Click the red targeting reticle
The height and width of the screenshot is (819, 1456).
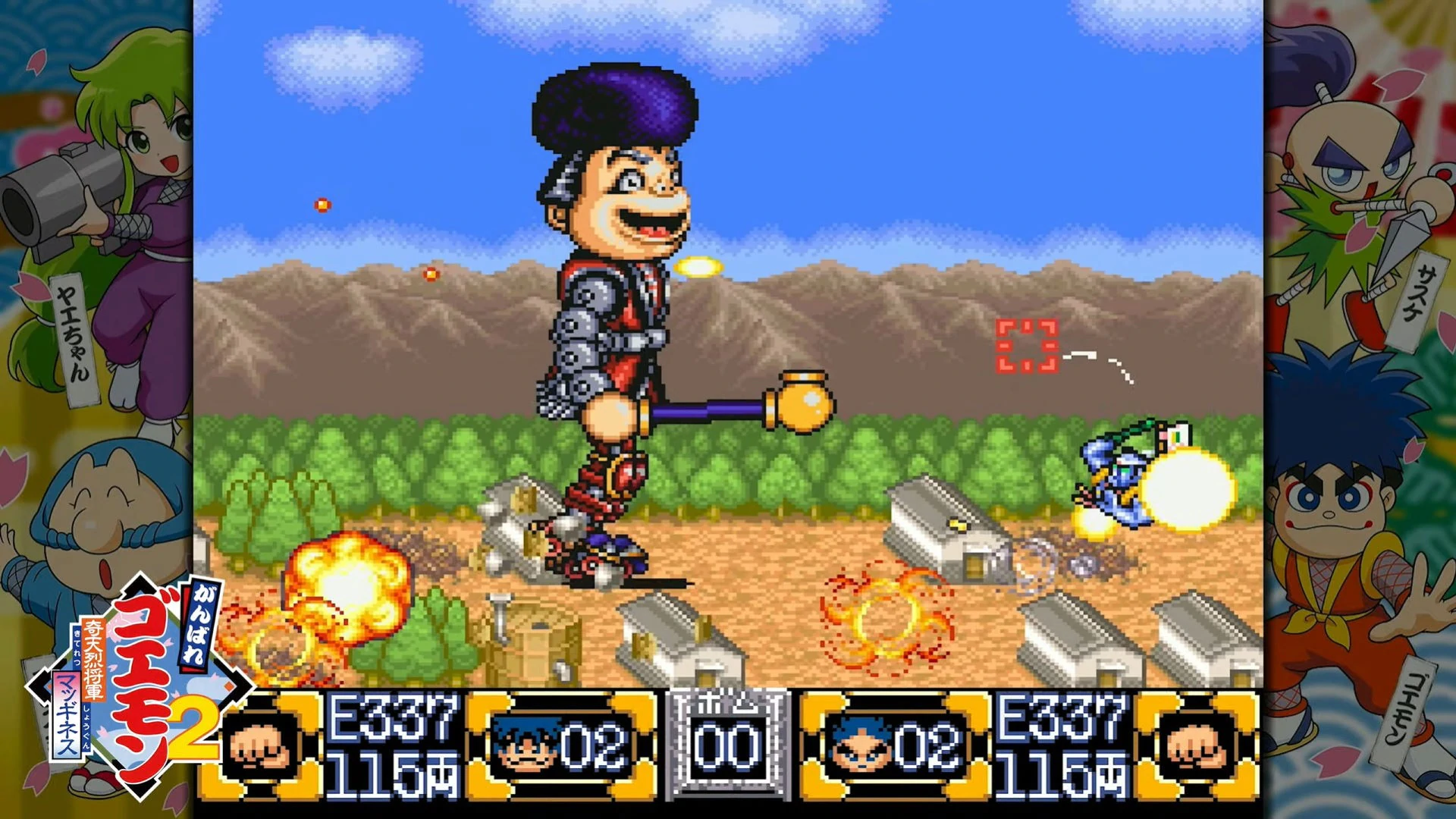click(x=1026, y=347)
